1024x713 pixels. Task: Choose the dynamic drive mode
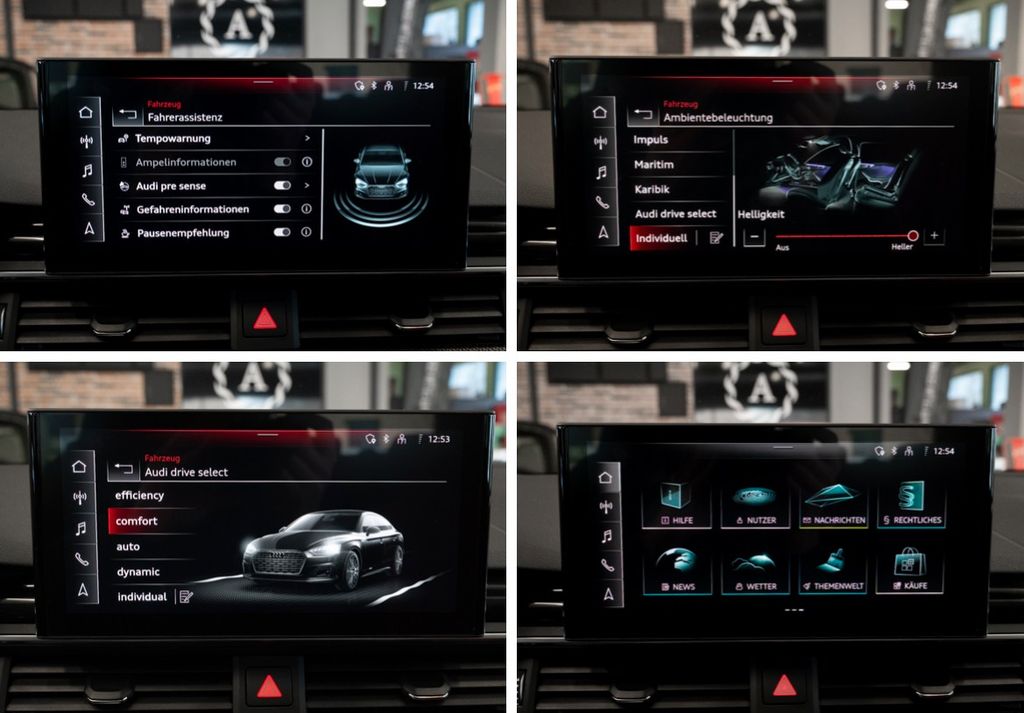[x=150, y=572]
